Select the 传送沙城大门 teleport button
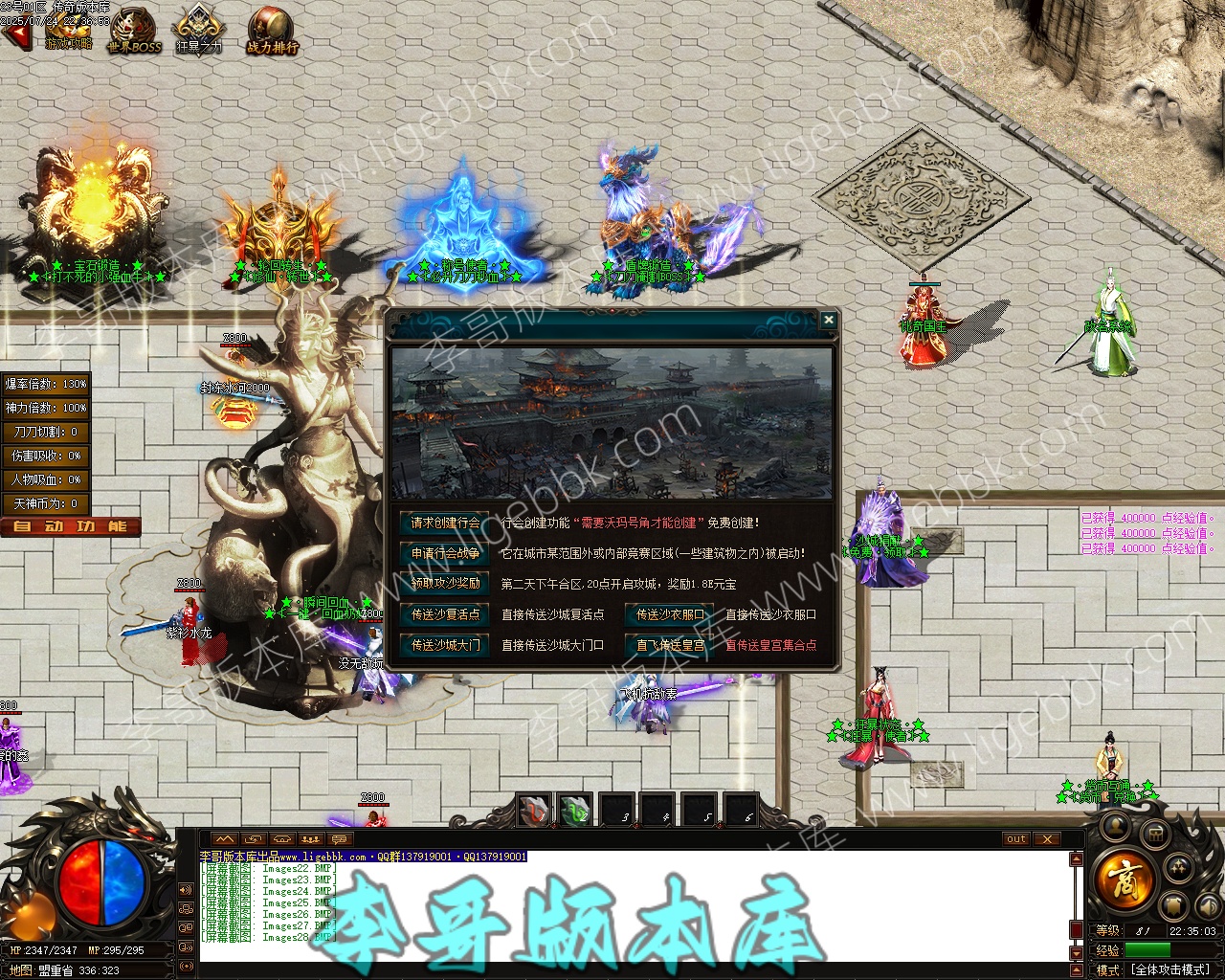The height and width of the screenshot is (980, 1225). tap(445, 645)
